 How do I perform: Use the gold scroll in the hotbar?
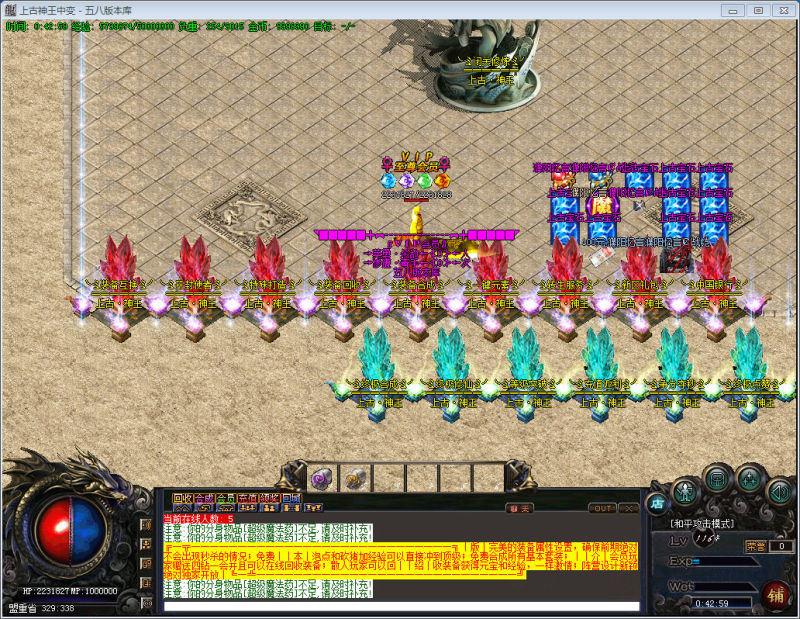coord(353,478)
